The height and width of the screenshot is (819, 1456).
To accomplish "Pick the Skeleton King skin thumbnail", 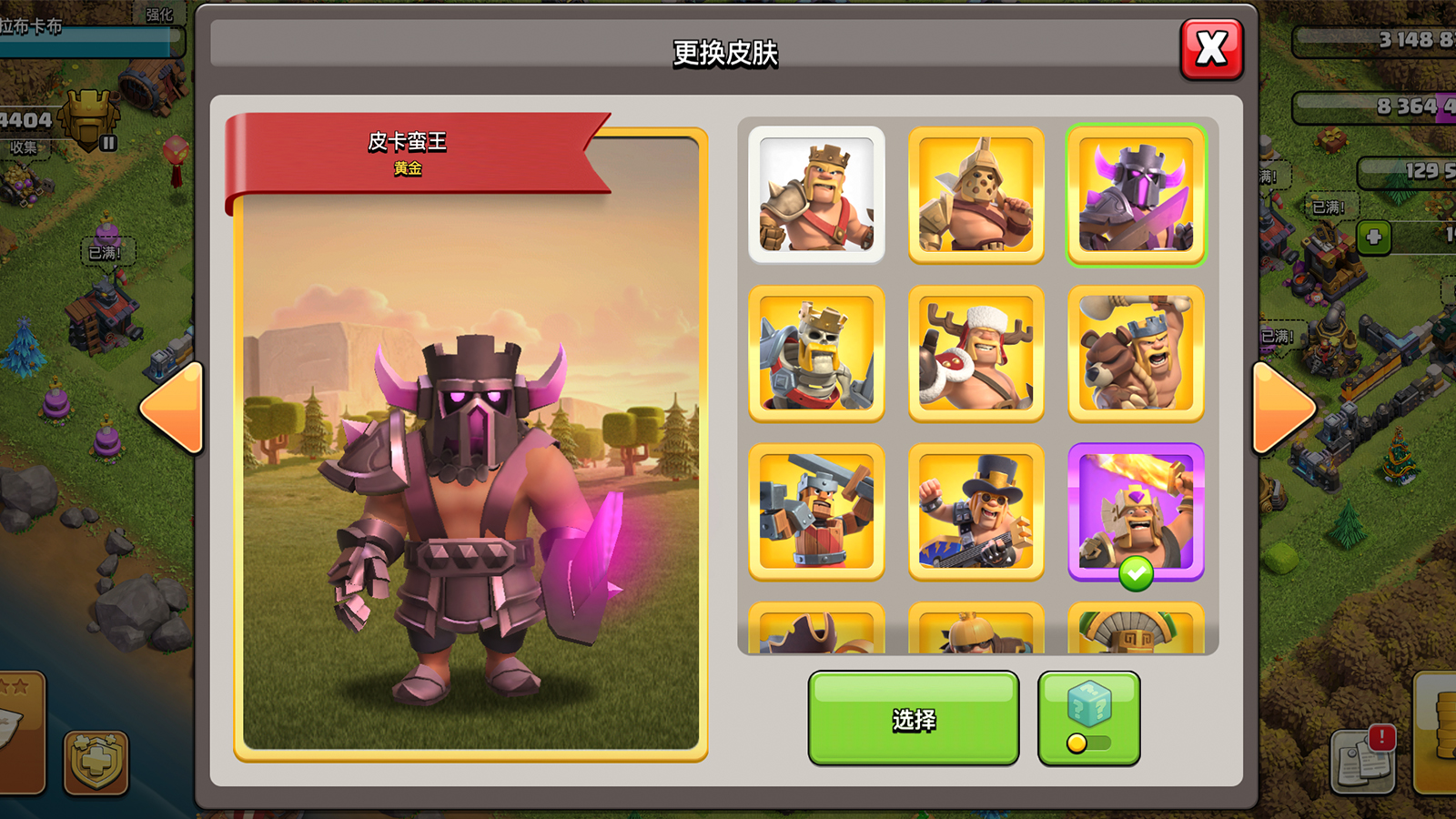I will click(x=816, y=354).
